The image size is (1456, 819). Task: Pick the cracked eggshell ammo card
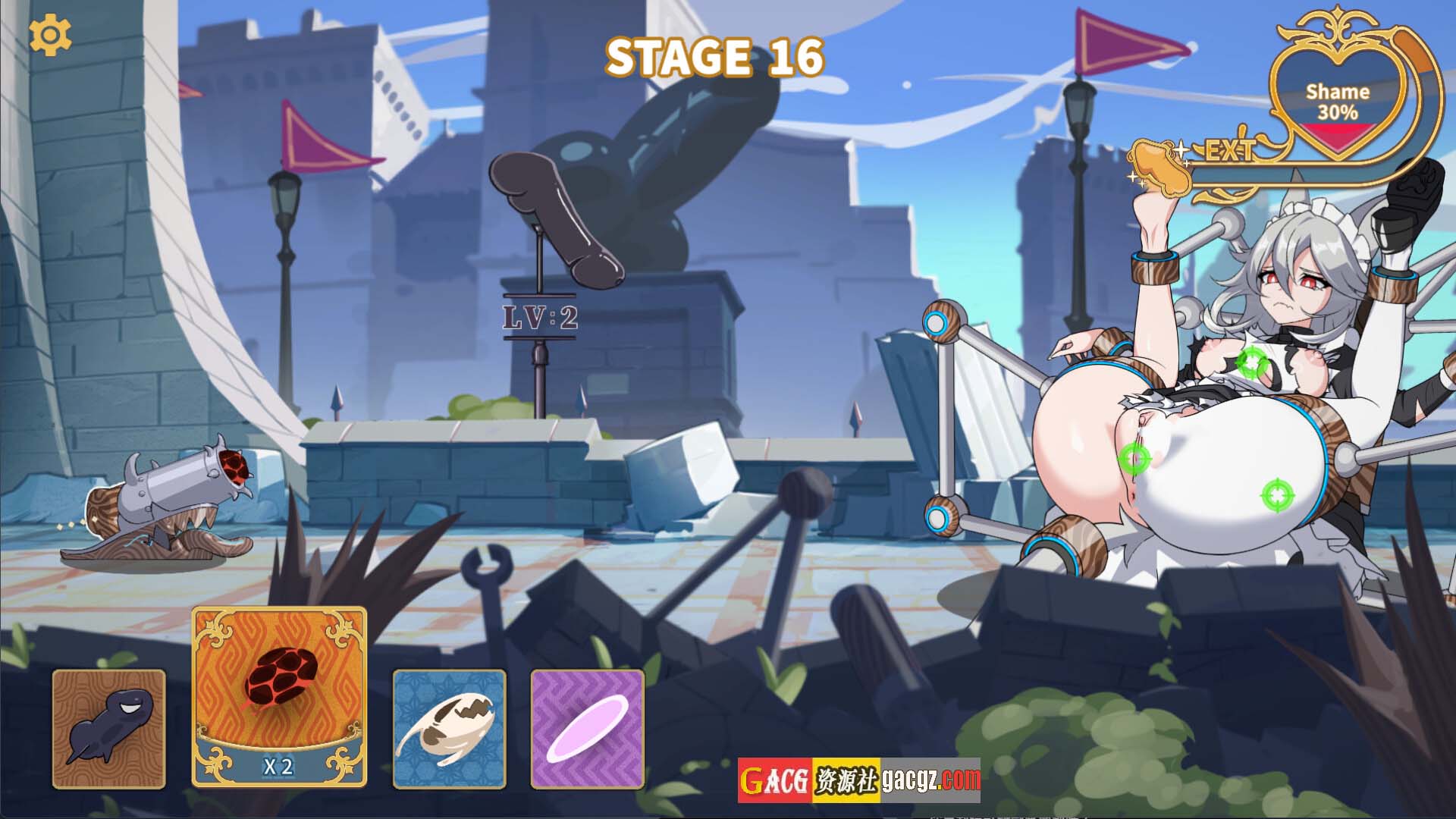pyautogui.click(x=449, y=729)
